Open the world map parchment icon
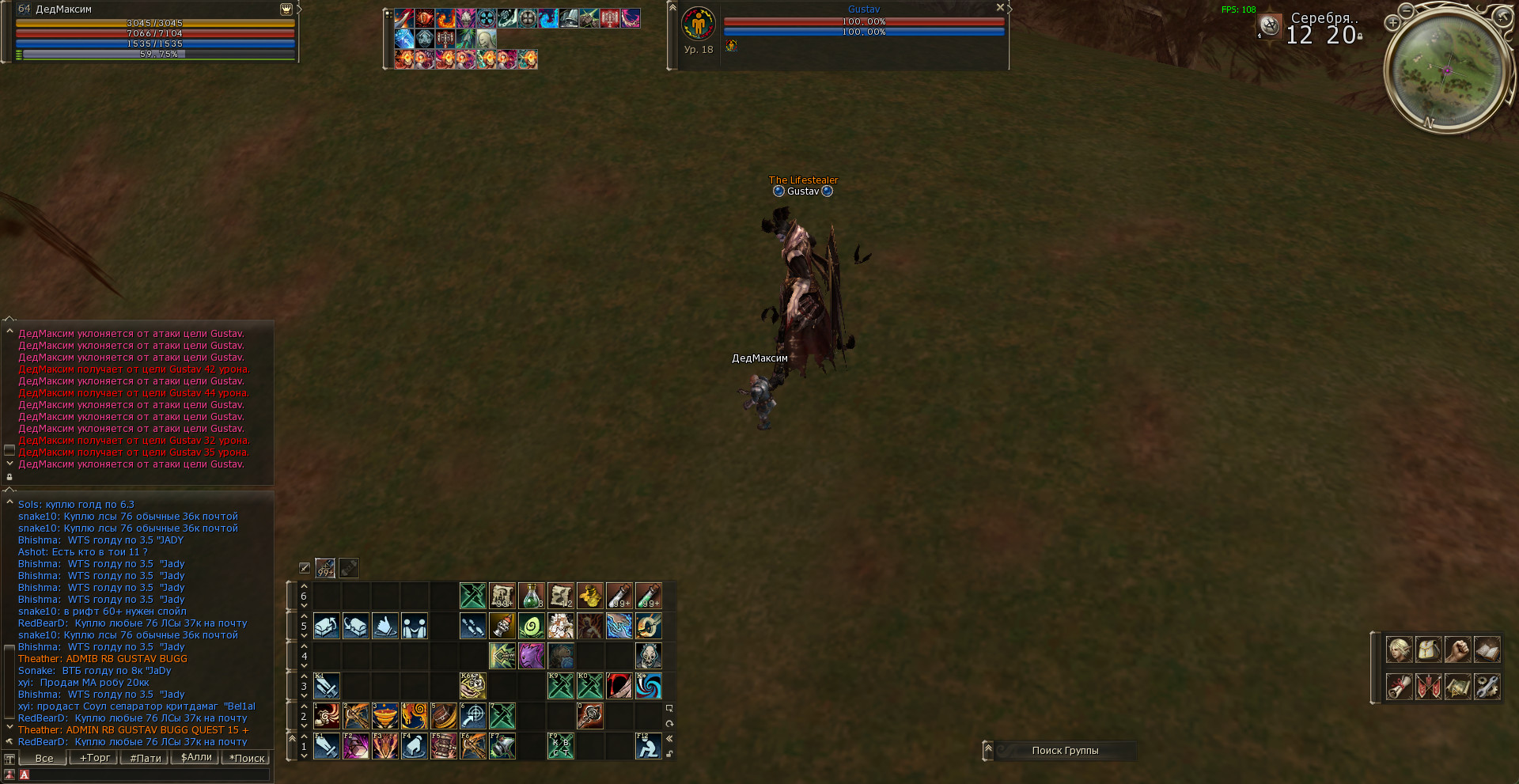 coord(1457,686)
